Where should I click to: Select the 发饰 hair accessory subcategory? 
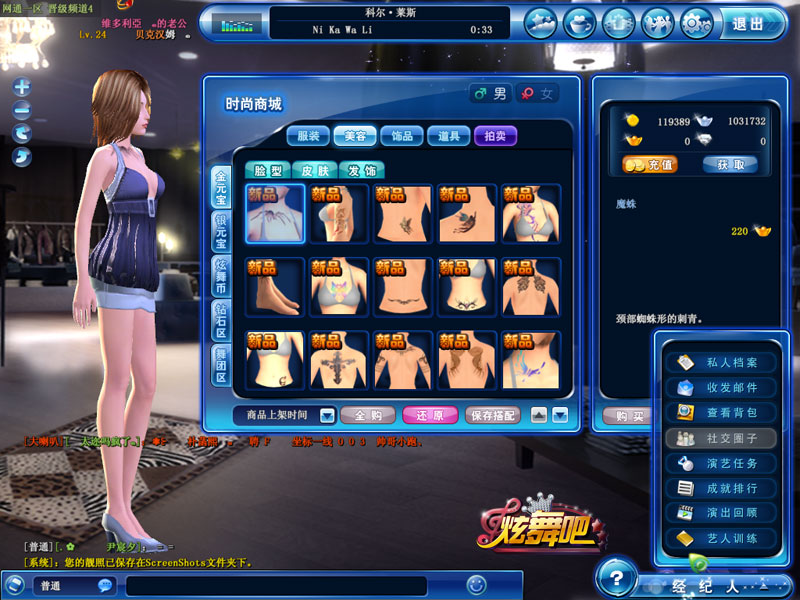pyautogui.click(x=361, y=171)
